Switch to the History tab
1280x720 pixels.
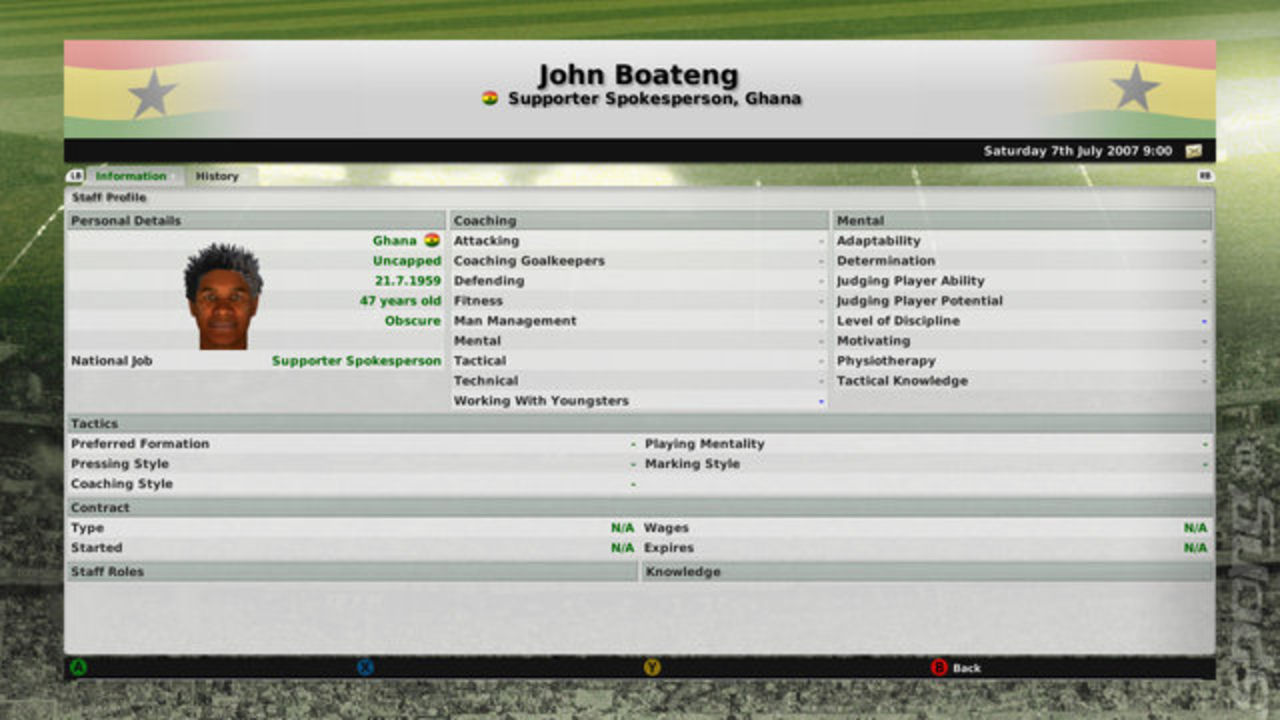coord(218,176)
